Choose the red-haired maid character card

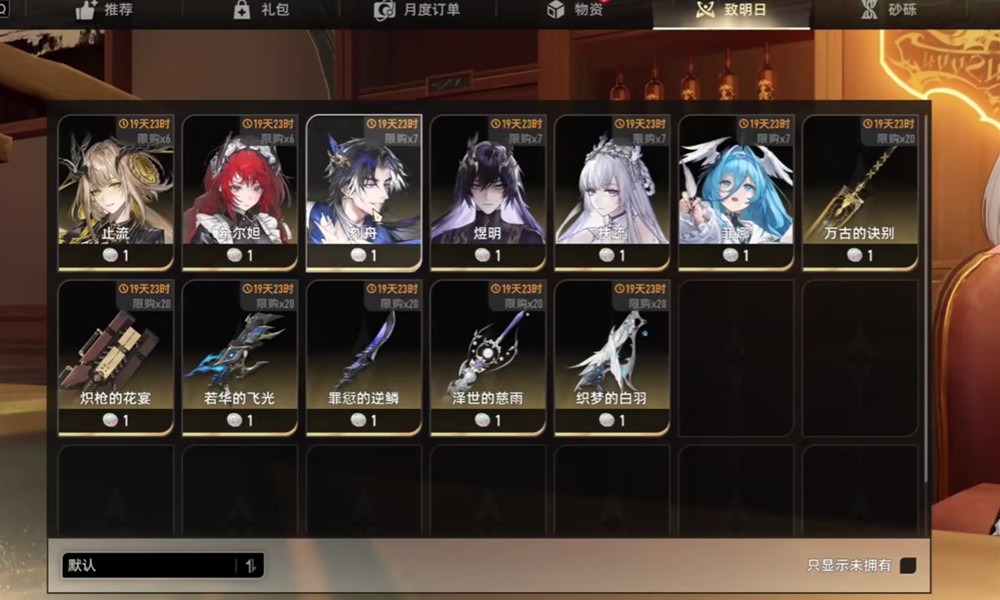(240, 192)
